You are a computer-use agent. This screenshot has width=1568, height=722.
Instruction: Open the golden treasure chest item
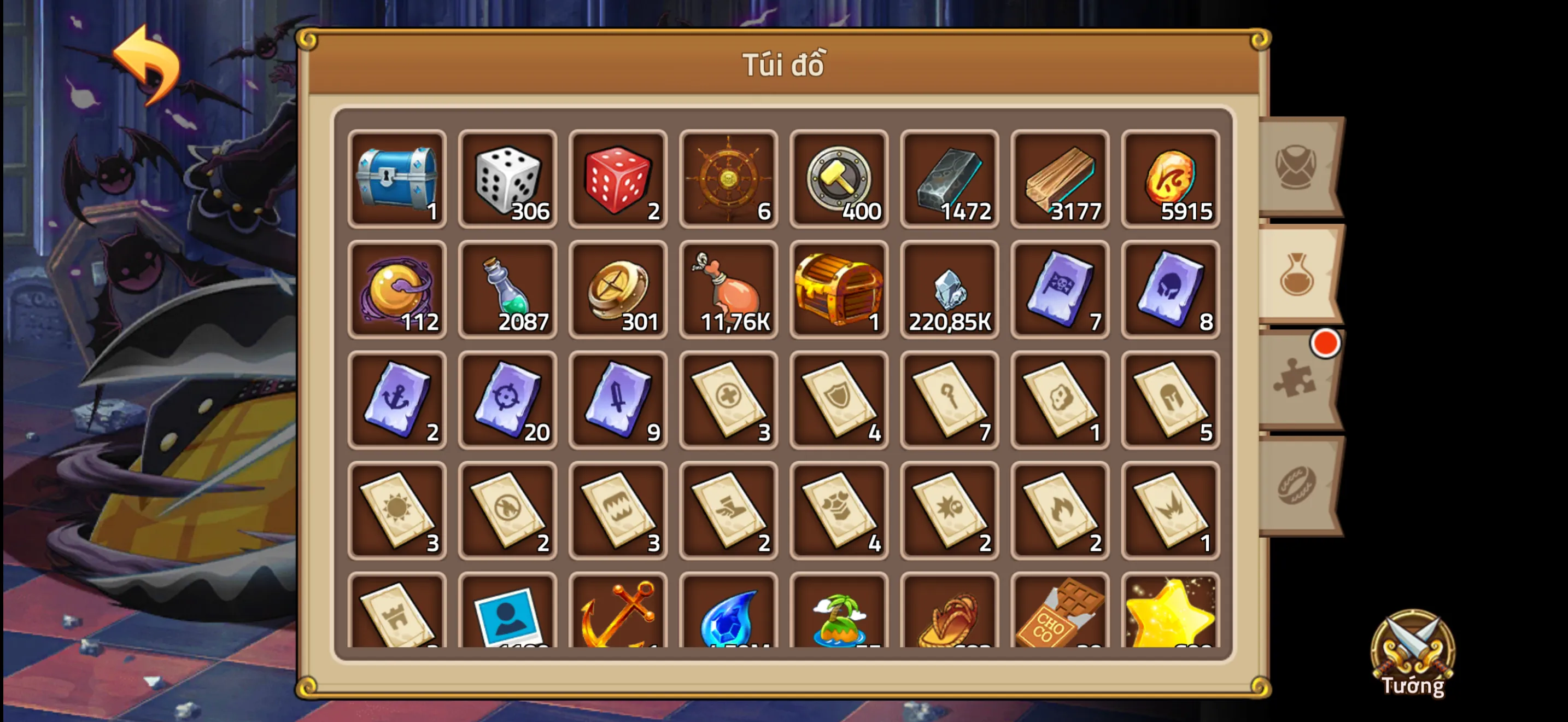click(838, 290)
